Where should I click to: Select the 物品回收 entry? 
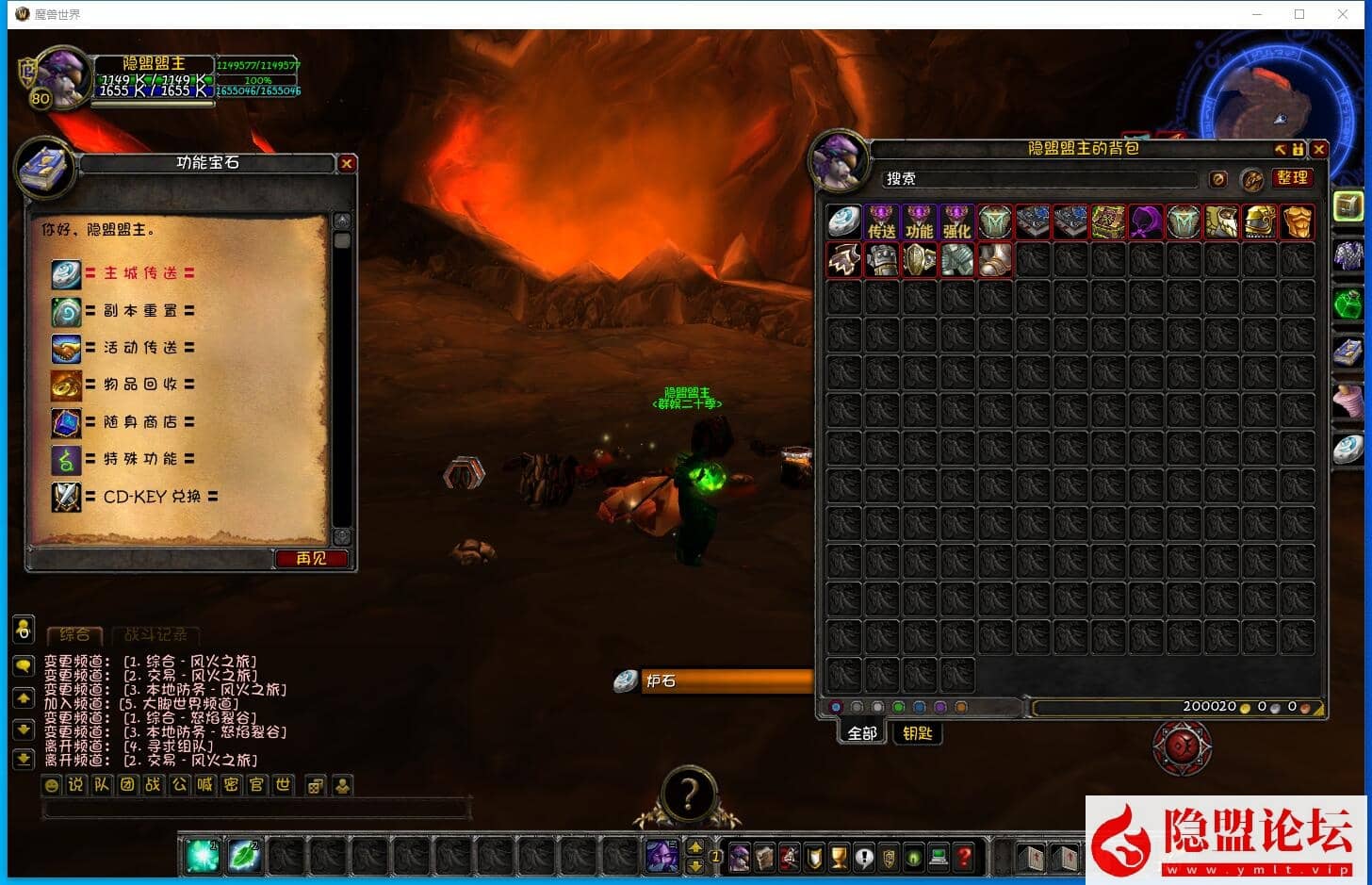[x=139, y=385]
